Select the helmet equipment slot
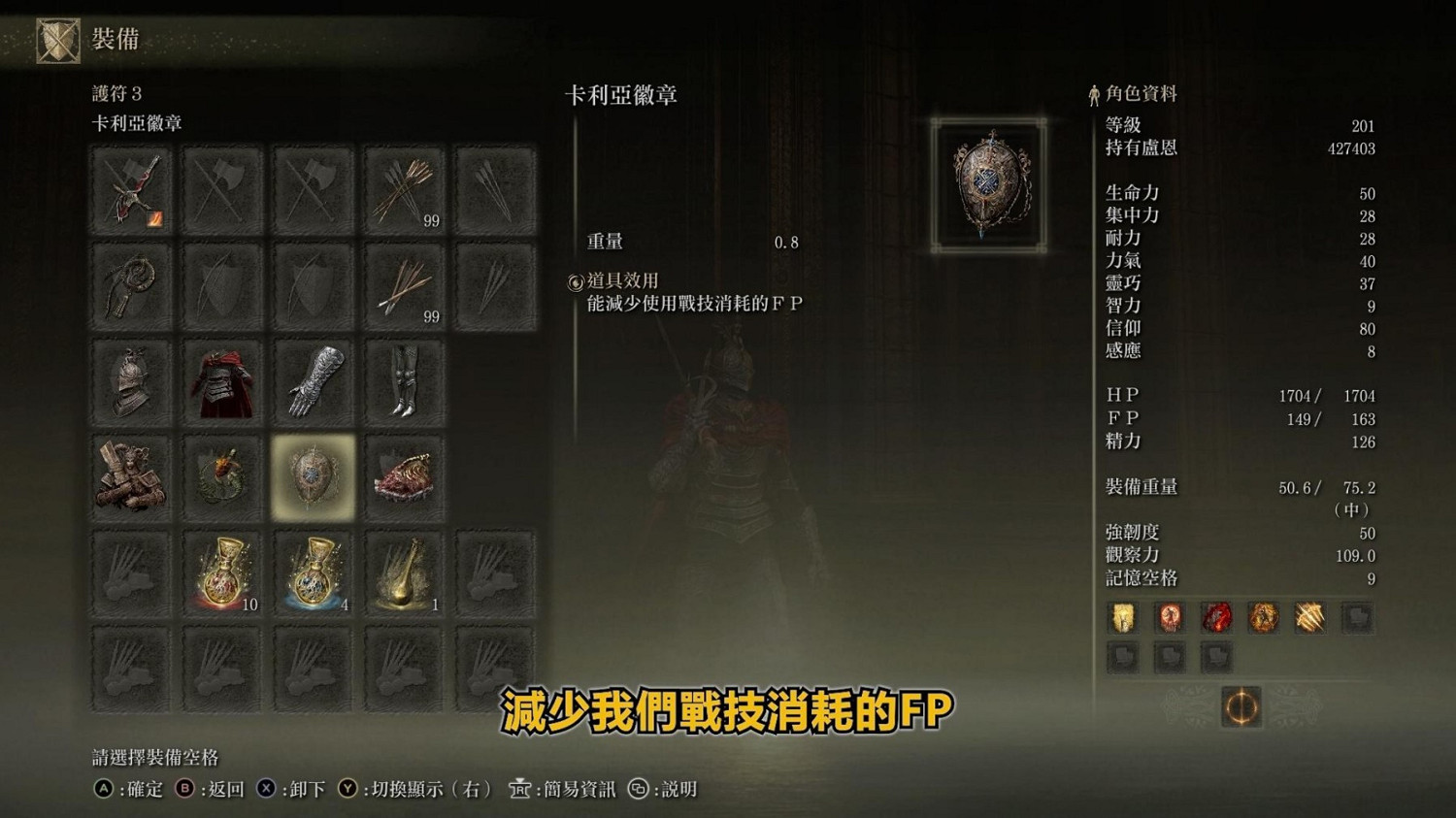Image resolution: width=1456 pixels, height=818 pixels. (x=131, y=380)
